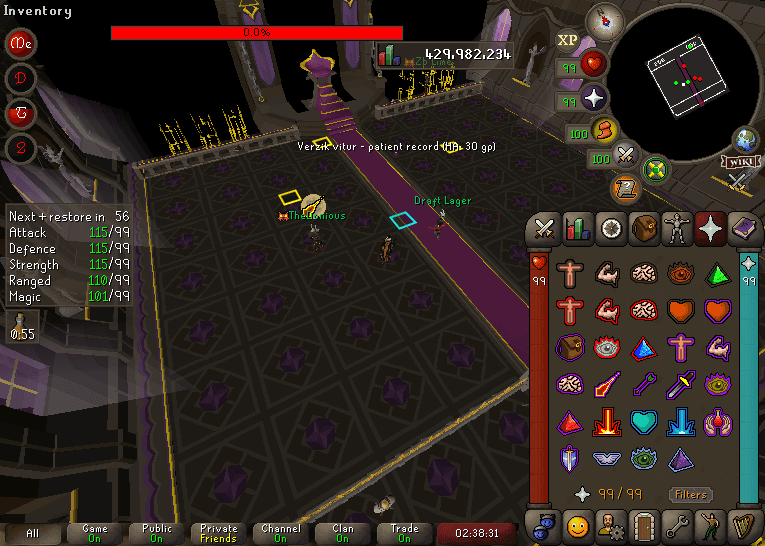Open the world map globe
Screen dimensions: 765x546
click(x=746, y=139)
